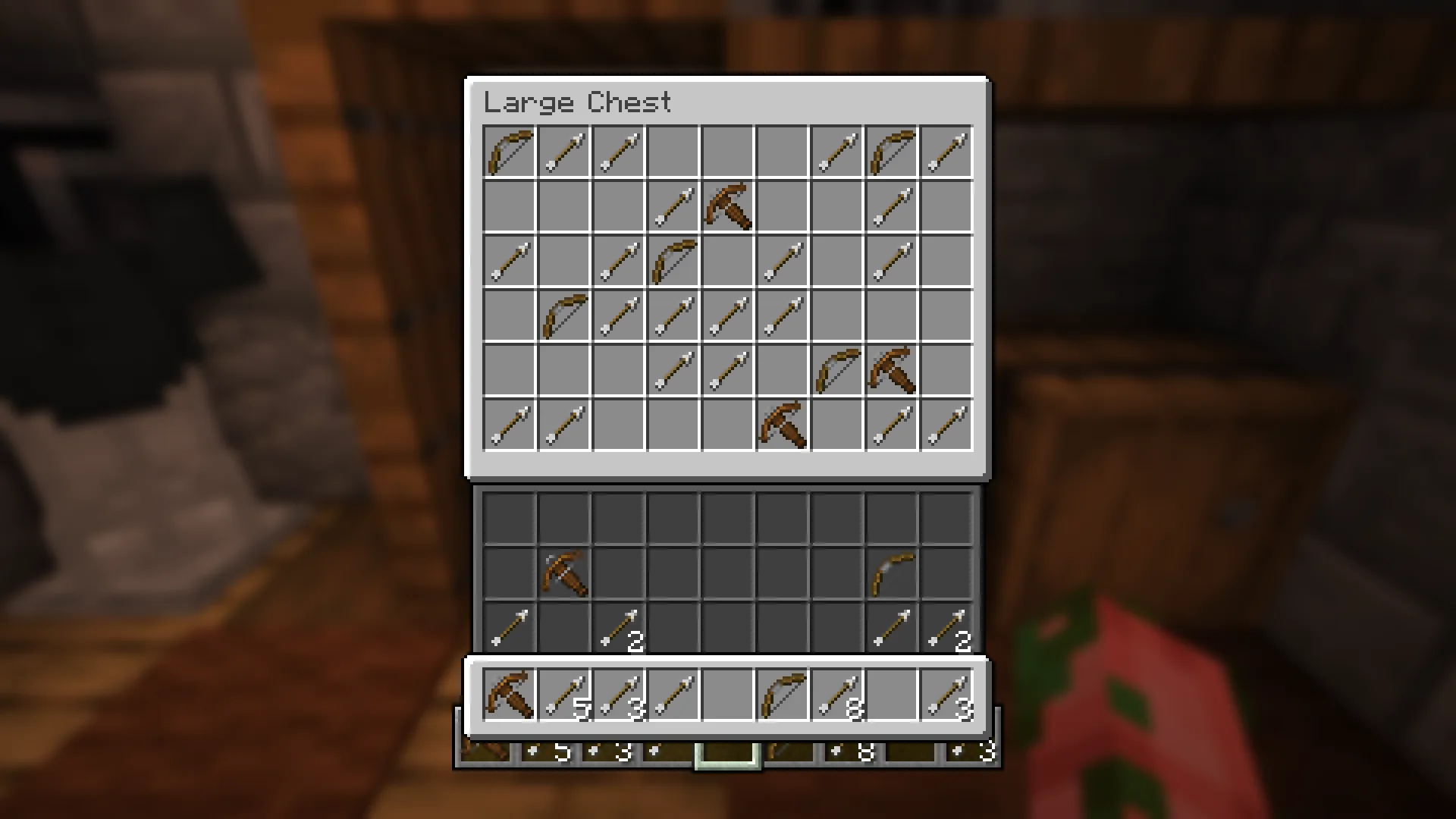Image resolution: width=1456 pixels, height=819 pixels.
Task: Take the chest bow flanked by two arrows
Action: [x=892, y=152]
